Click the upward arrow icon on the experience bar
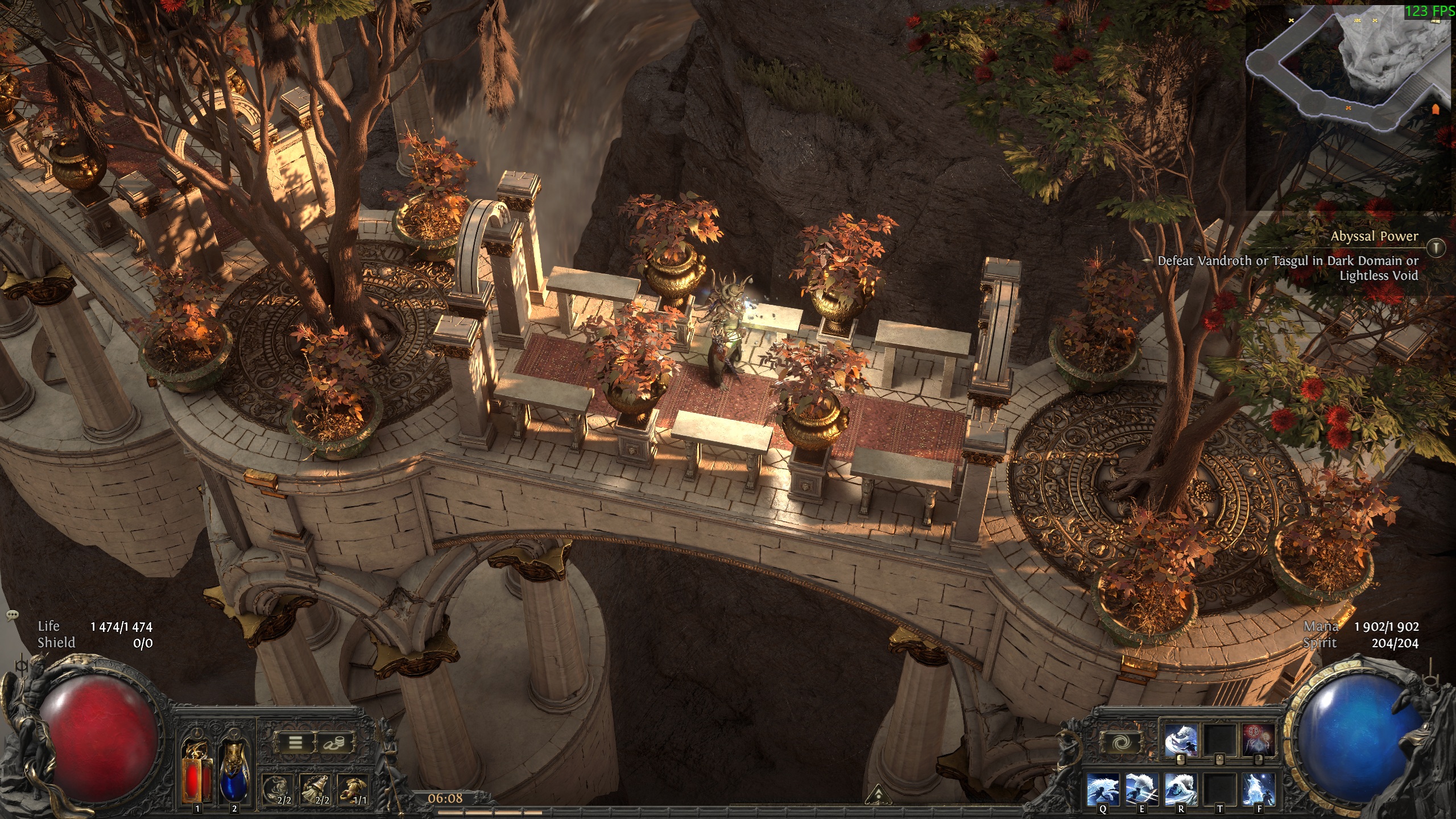 878,794
